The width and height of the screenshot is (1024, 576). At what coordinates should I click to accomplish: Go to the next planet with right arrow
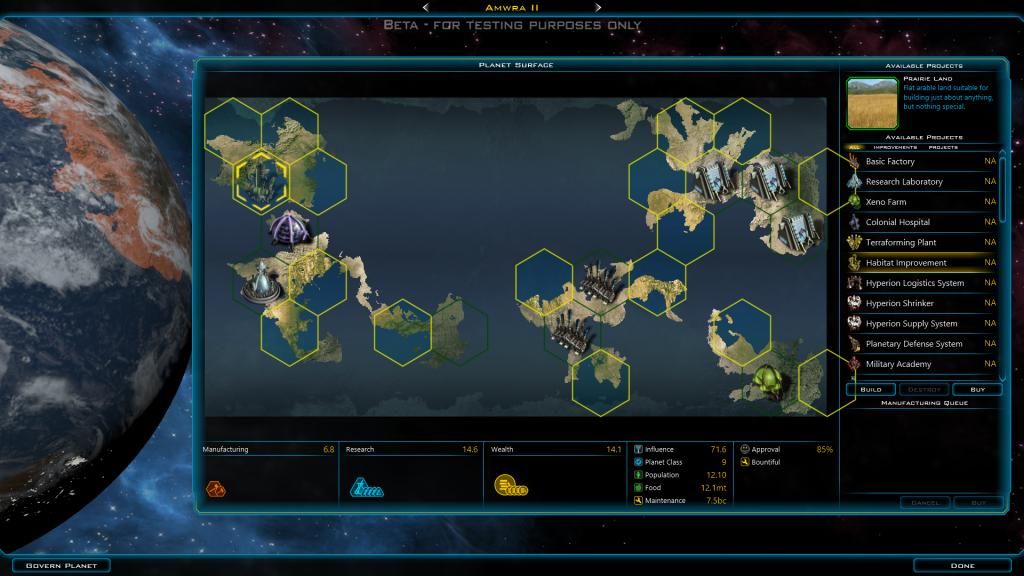598,8
